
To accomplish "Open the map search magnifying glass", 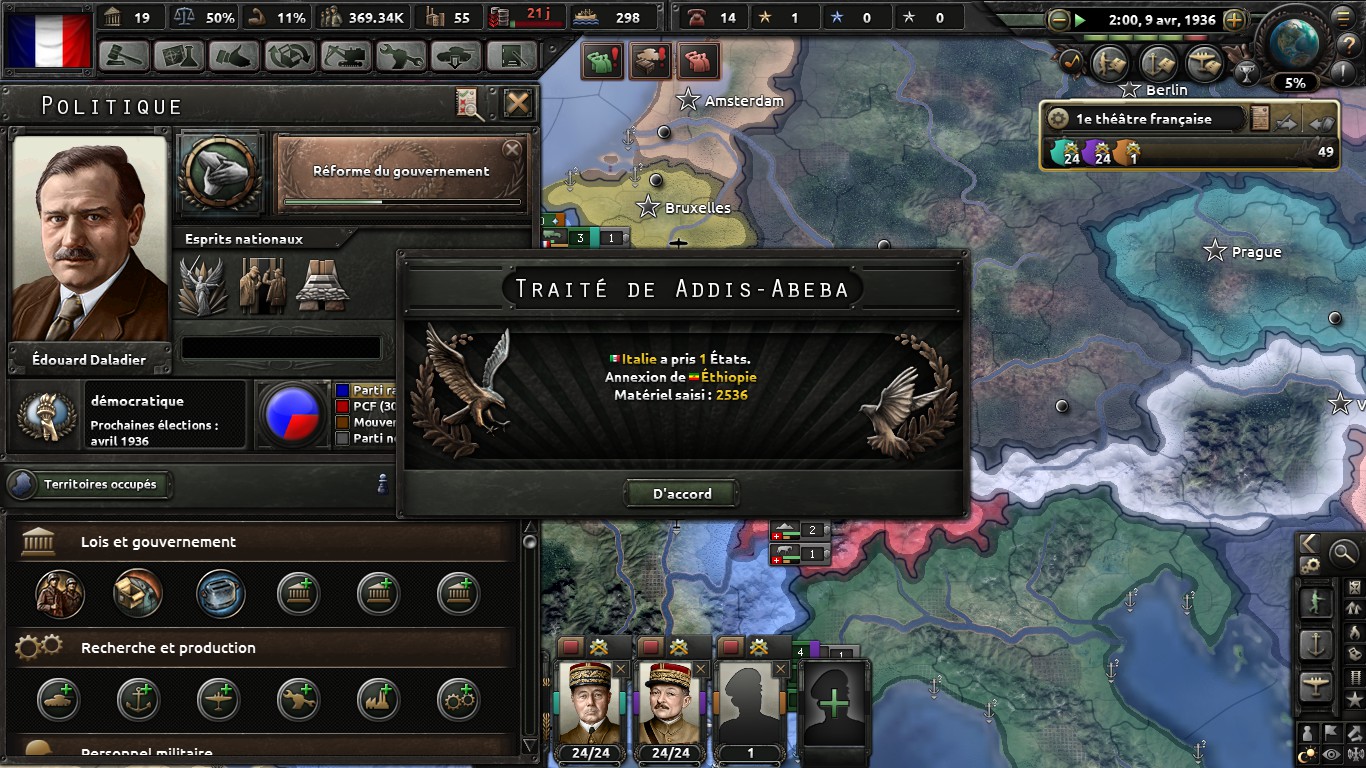I will pos(1343,551).
